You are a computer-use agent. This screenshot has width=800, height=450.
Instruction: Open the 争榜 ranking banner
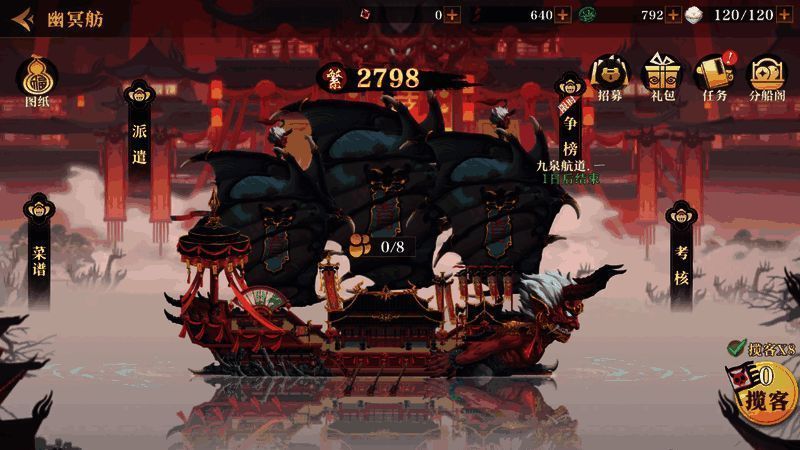[x=570, y=120]
